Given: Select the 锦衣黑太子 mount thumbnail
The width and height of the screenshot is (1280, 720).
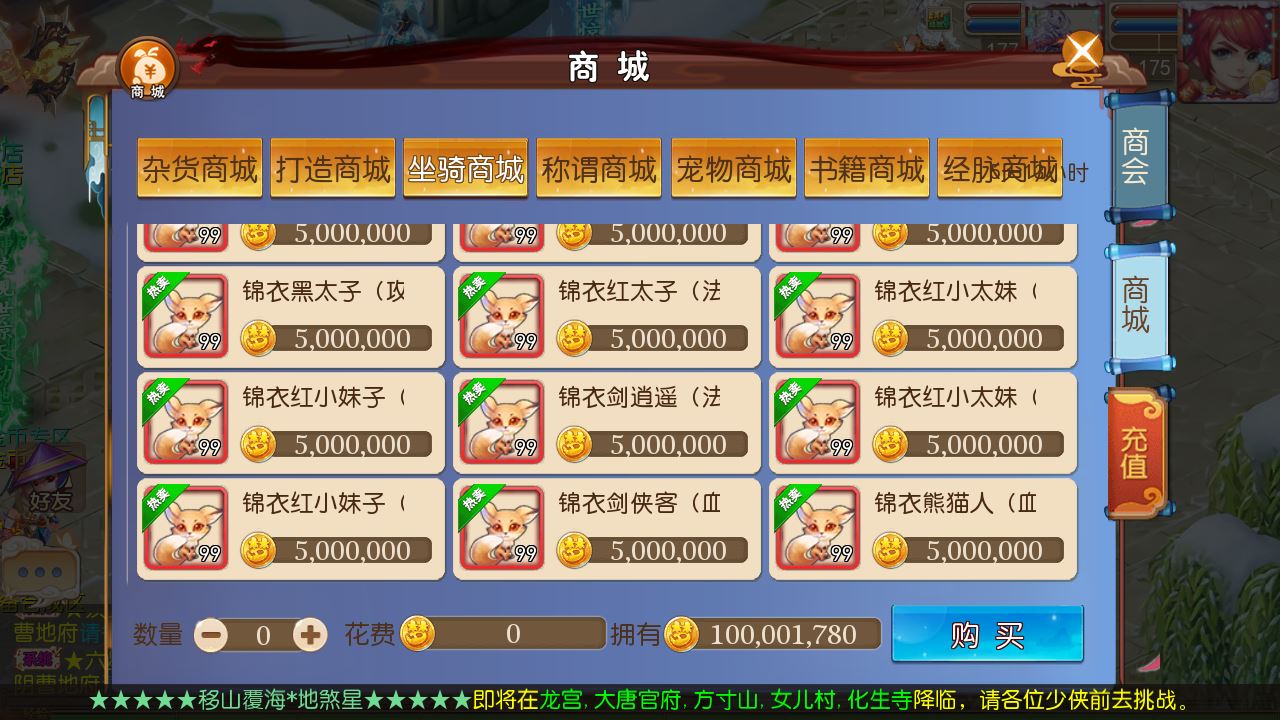Looking at the screenshot, I should pos(186,315).
